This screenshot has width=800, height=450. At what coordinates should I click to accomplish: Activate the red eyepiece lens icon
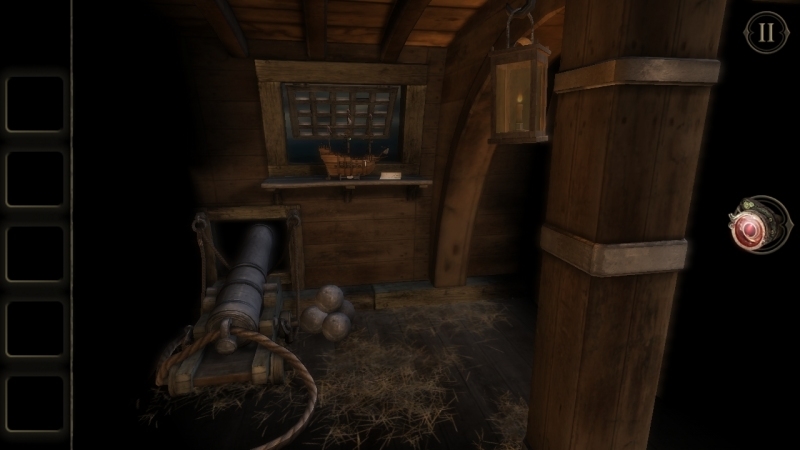tap(748, 232)
